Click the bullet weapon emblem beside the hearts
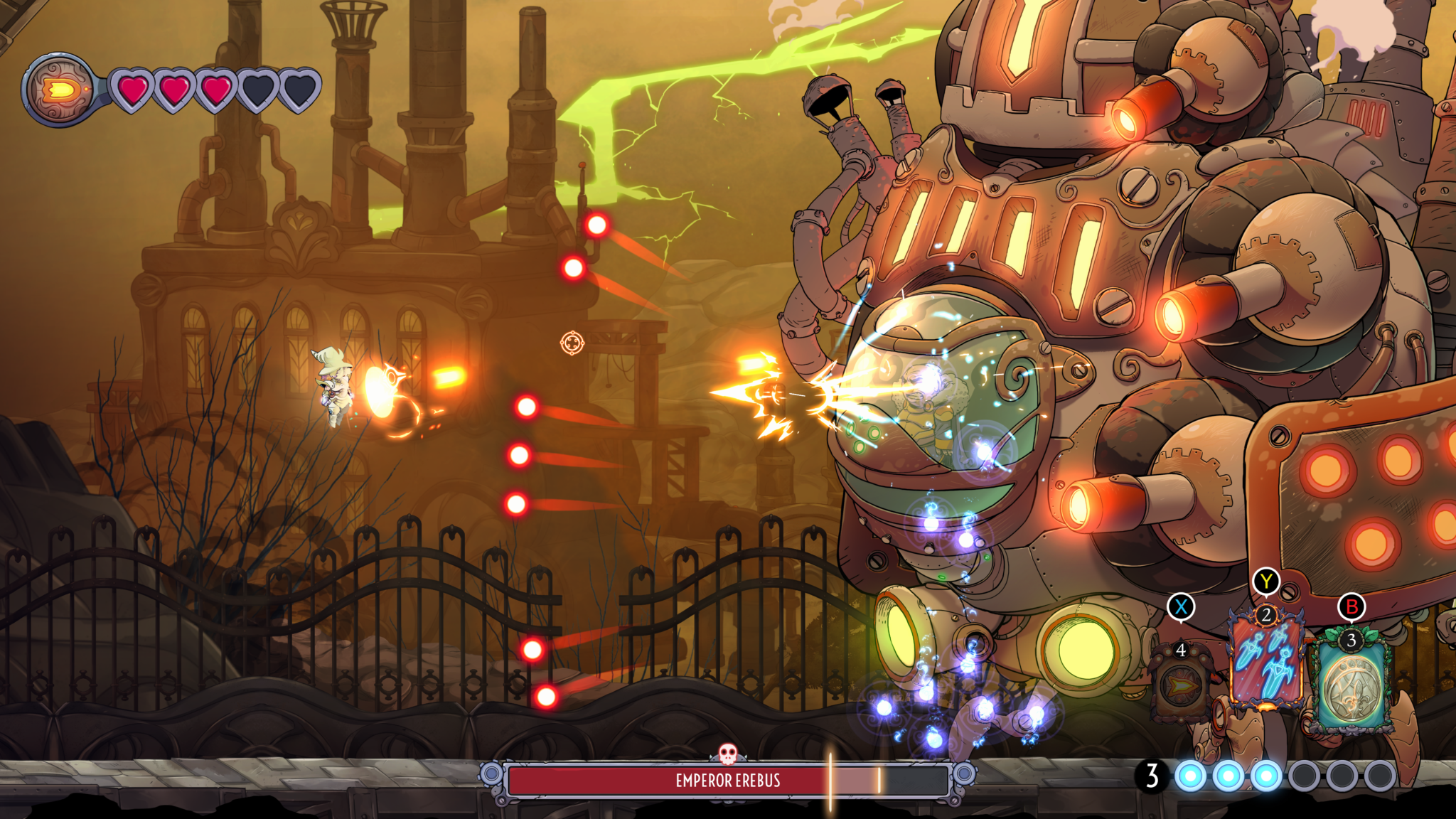 (60, 90)
